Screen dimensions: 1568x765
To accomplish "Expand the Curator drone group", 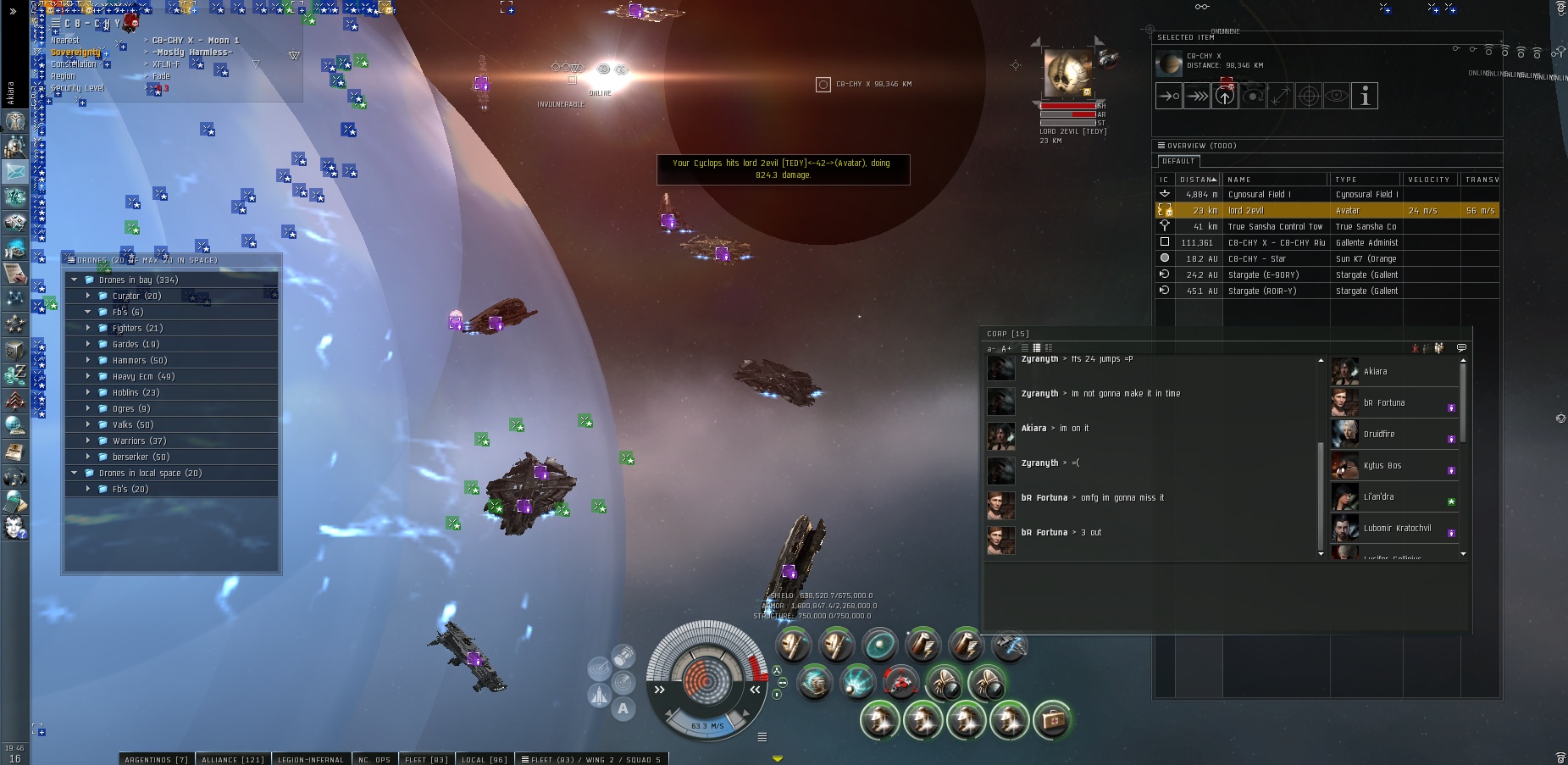I will (x=88, y=297).
